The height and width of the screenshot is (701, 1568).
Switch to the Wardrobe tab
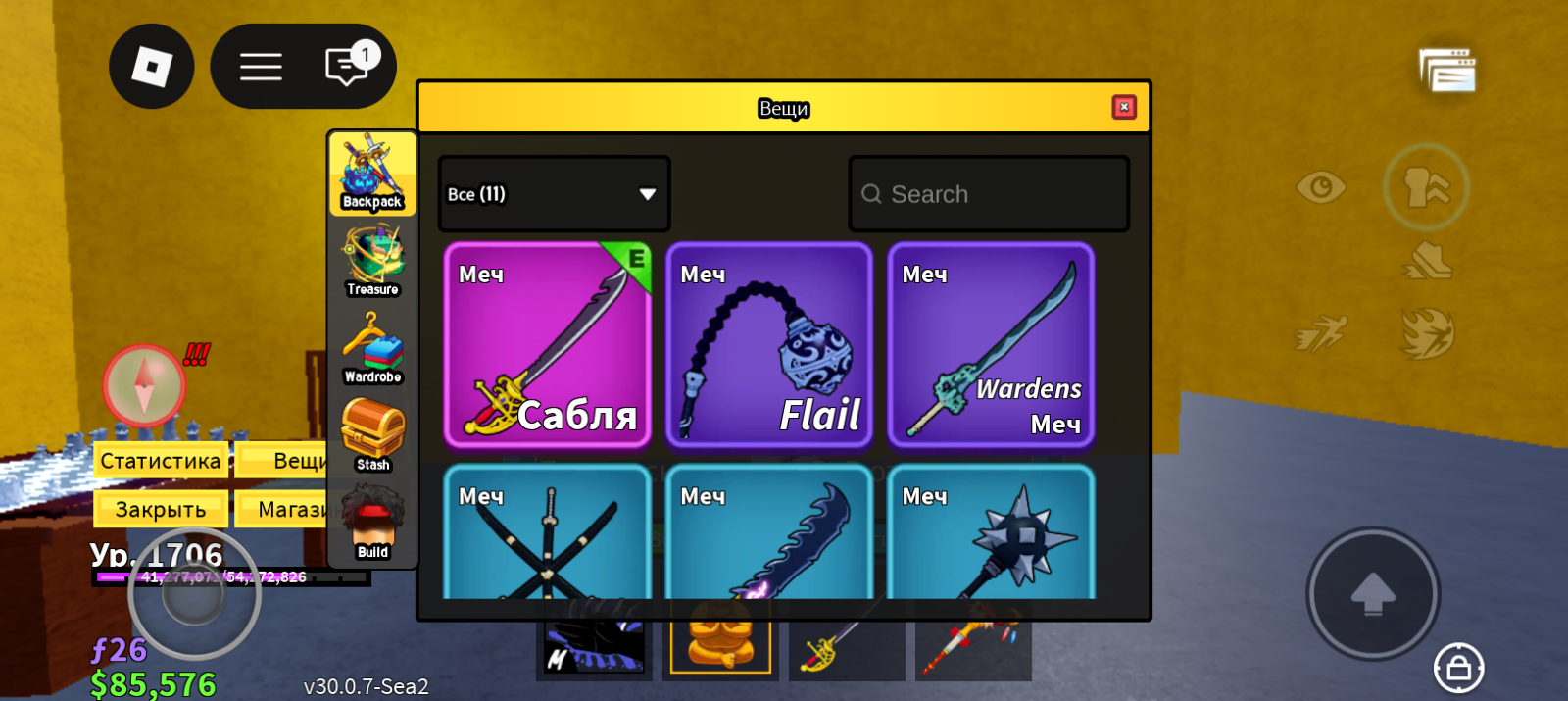click(372, 348)
